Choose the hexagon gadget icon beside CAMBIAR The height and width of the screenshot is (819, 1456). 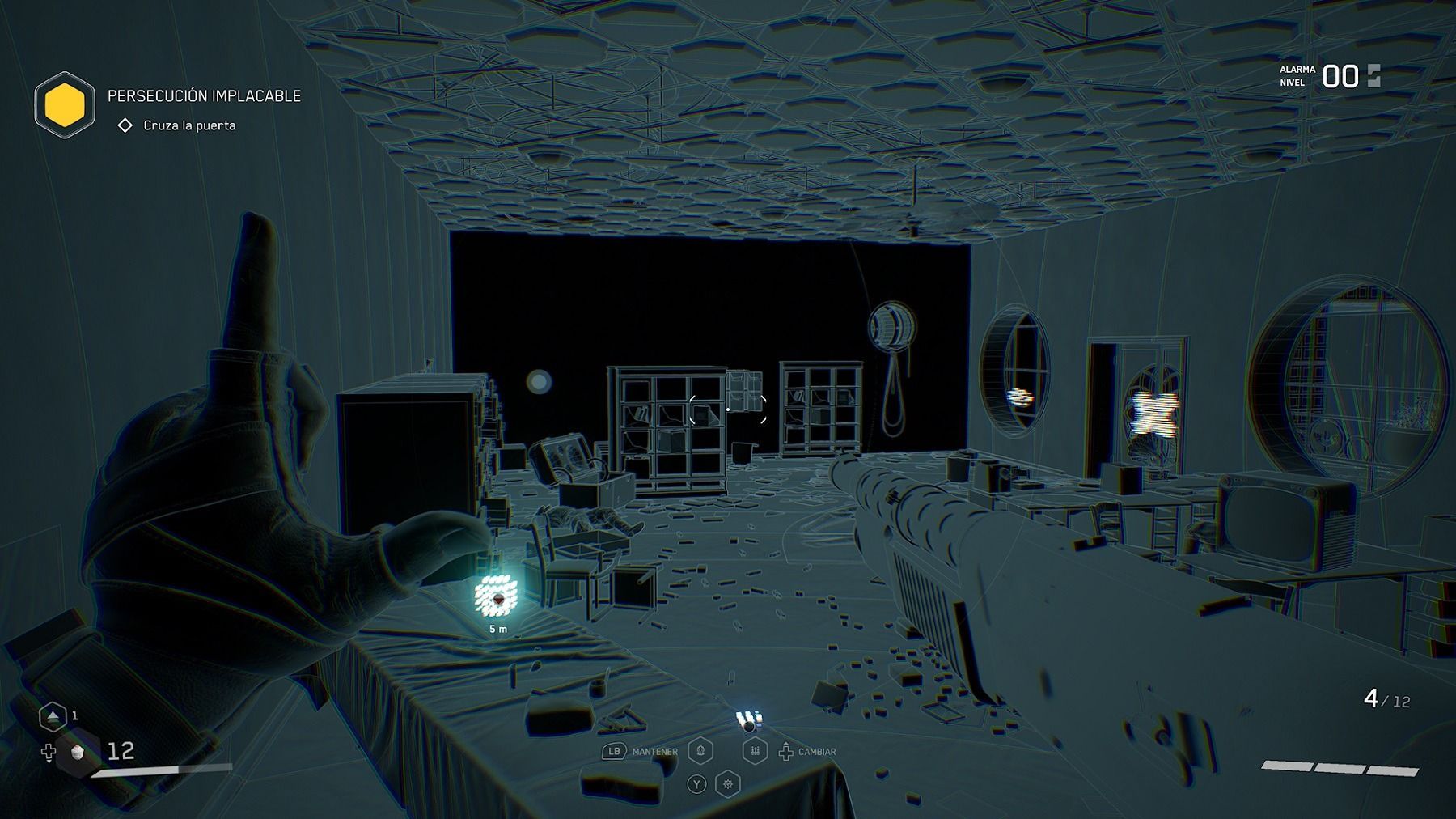tap(755, 751)
